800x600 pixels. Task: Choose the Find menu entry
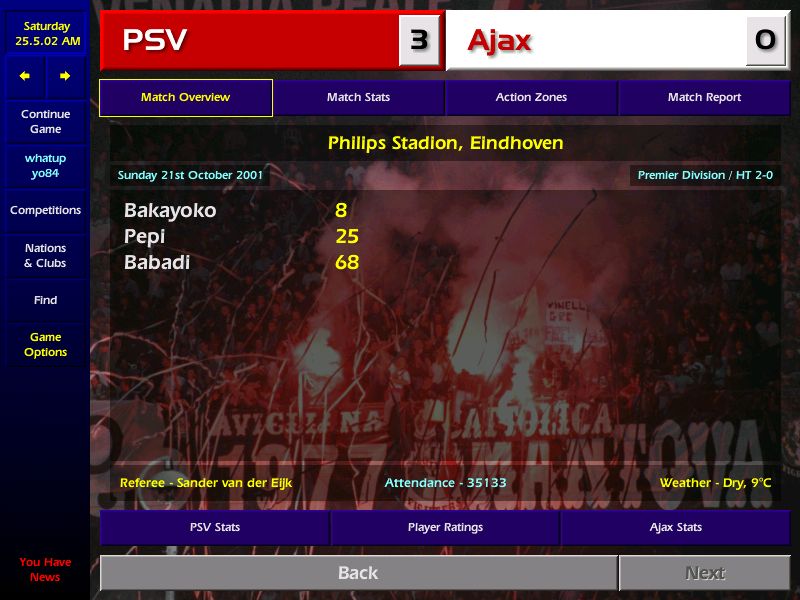coord(45,300)
